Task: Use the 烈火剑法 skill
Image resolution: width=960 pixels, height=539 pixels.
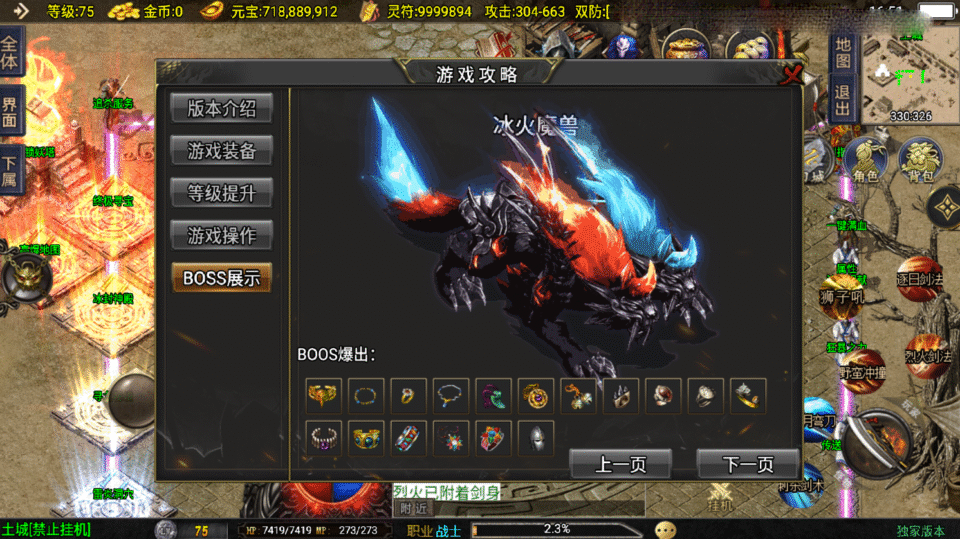Action: pyautogui.click(x=927, y=350)
